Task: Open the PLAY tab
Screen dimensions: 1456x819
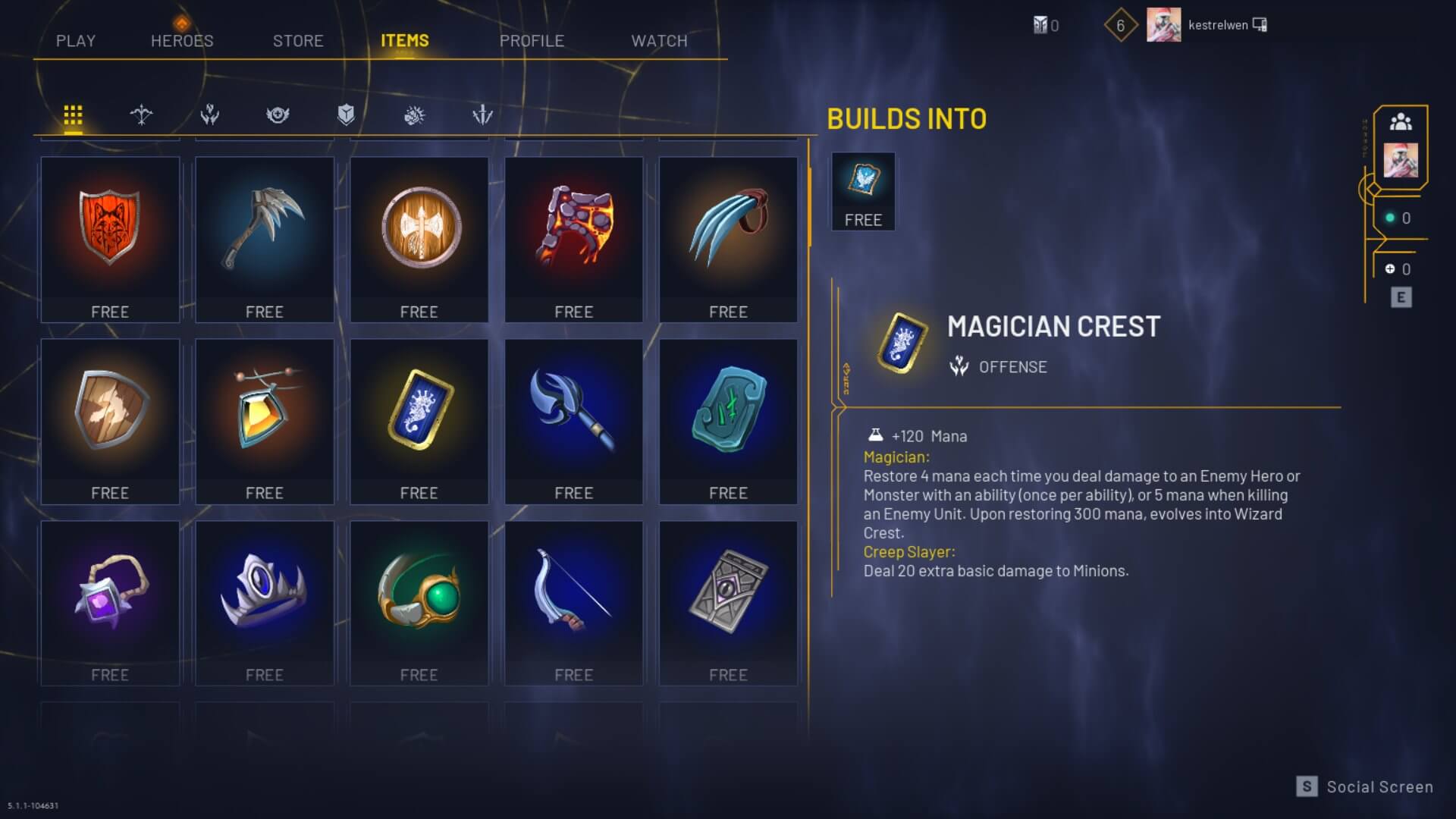Action: tap(76, 41)
